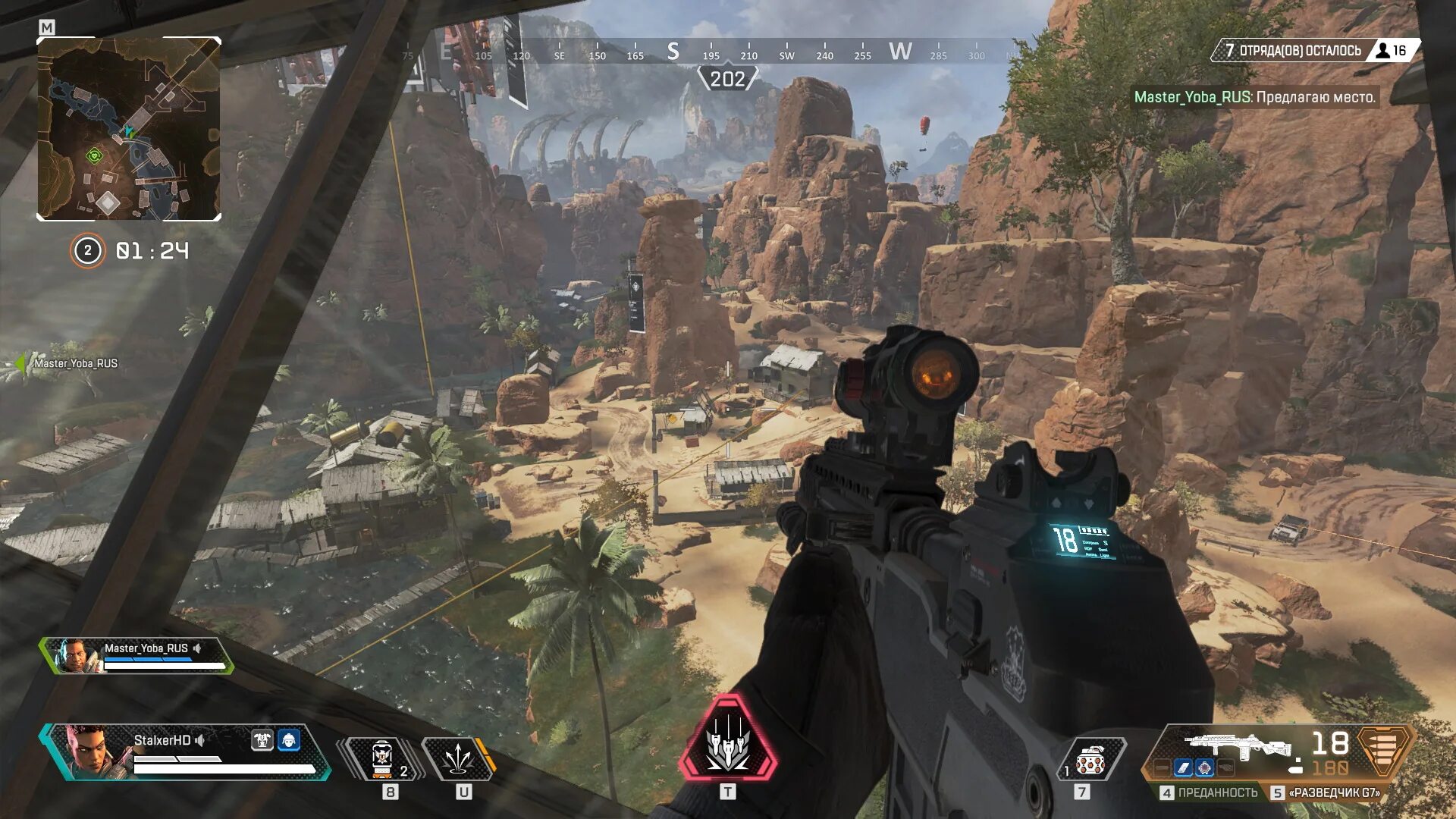Click the Master_Yoba_RUS chat message
The height and width of the screenshot is (819, 1456).
pyautogui.click(x=1254, y=97)
